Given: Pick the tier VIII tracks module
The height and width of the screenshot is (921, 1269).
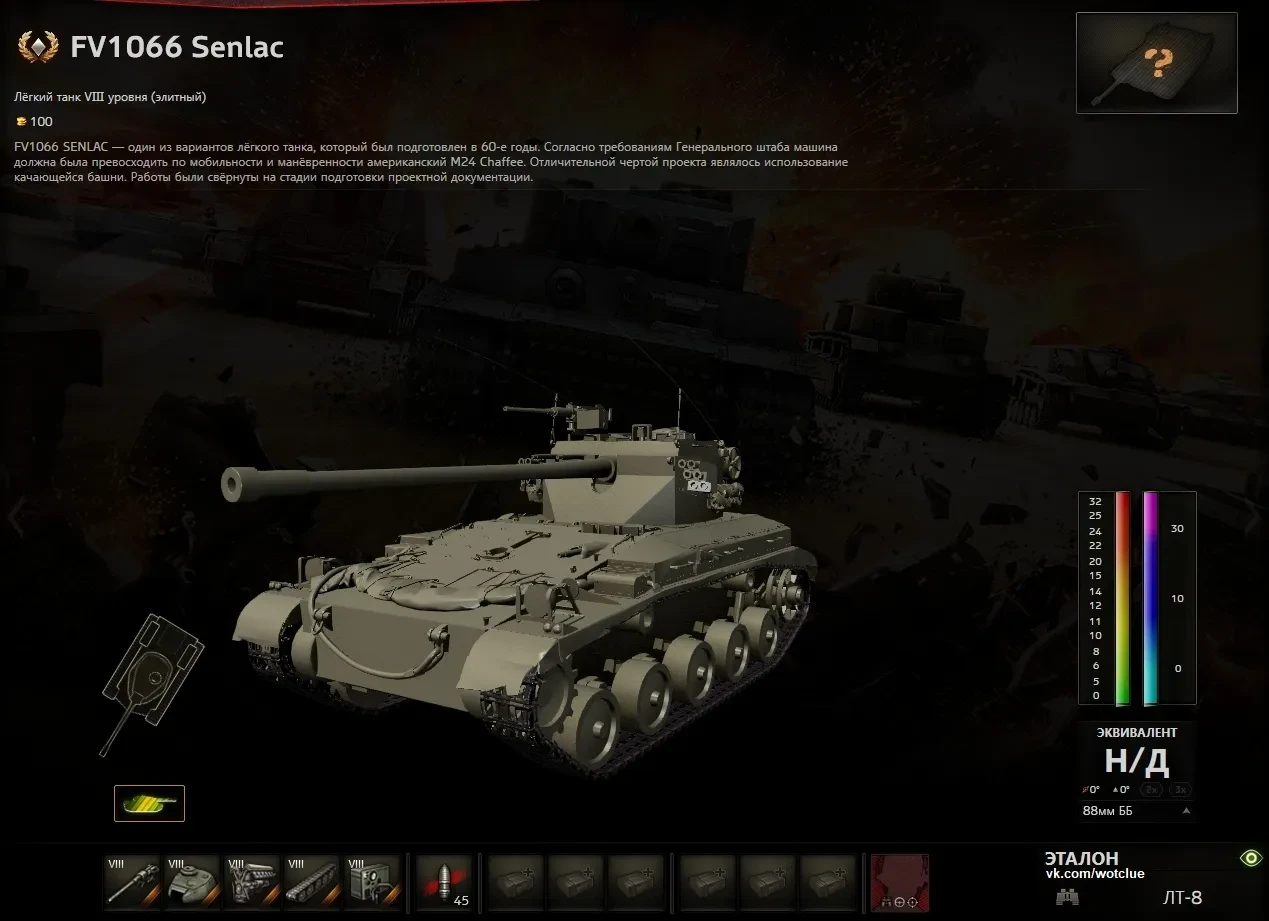Looking at the screenshot, I should 312,882.
